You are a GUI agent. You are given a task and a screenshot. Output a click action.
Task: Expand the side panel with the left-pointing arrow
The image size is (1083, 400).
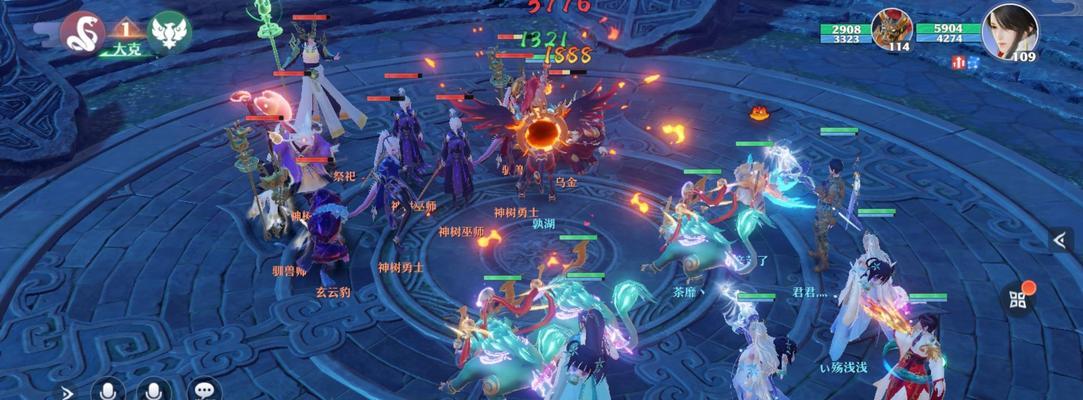click(1060, 240)
